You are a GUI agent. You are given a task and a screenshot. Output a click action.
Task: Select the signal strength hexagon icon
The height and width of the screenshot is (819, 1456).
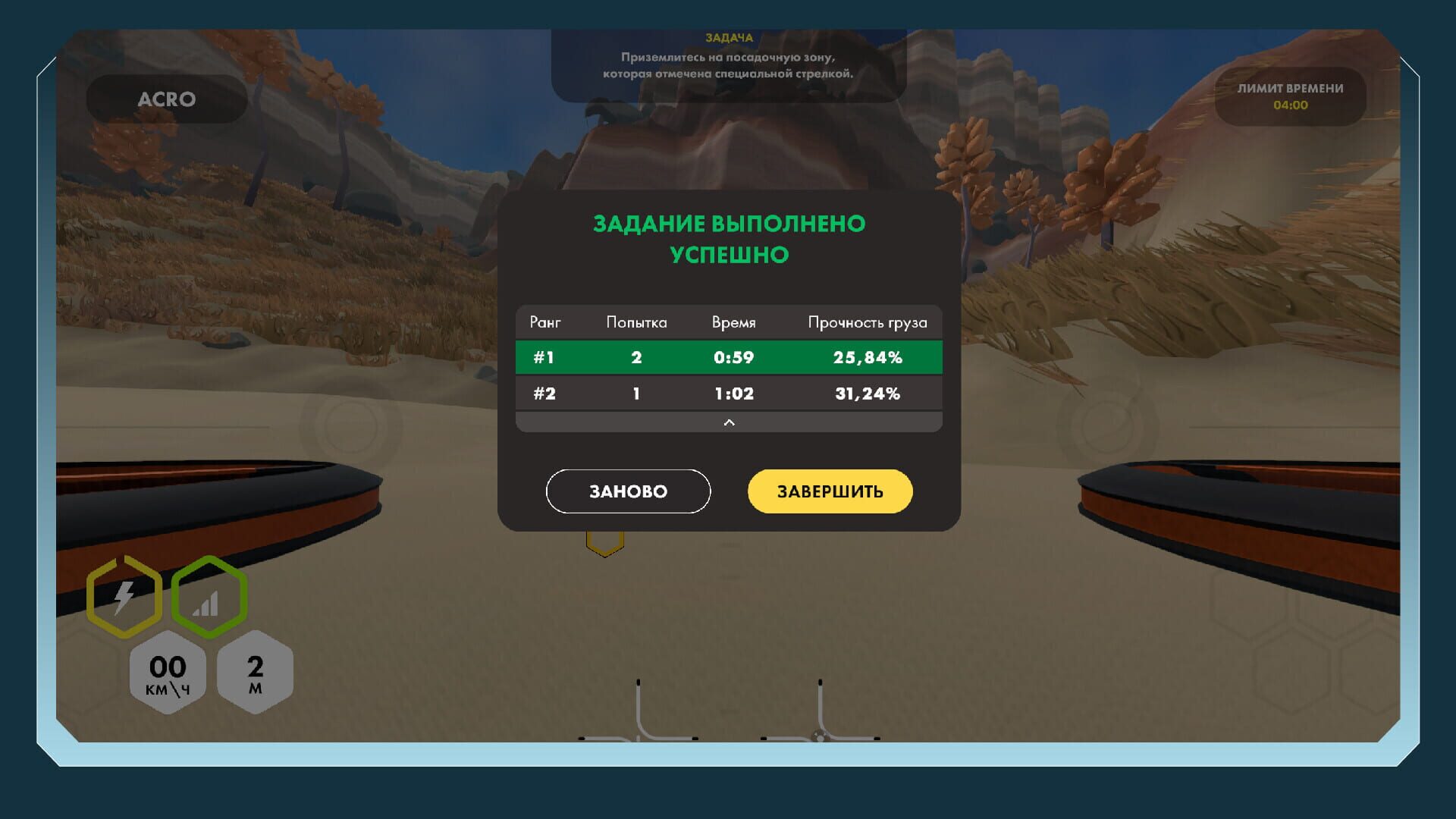pyautogui.click(x=209, y=598)
